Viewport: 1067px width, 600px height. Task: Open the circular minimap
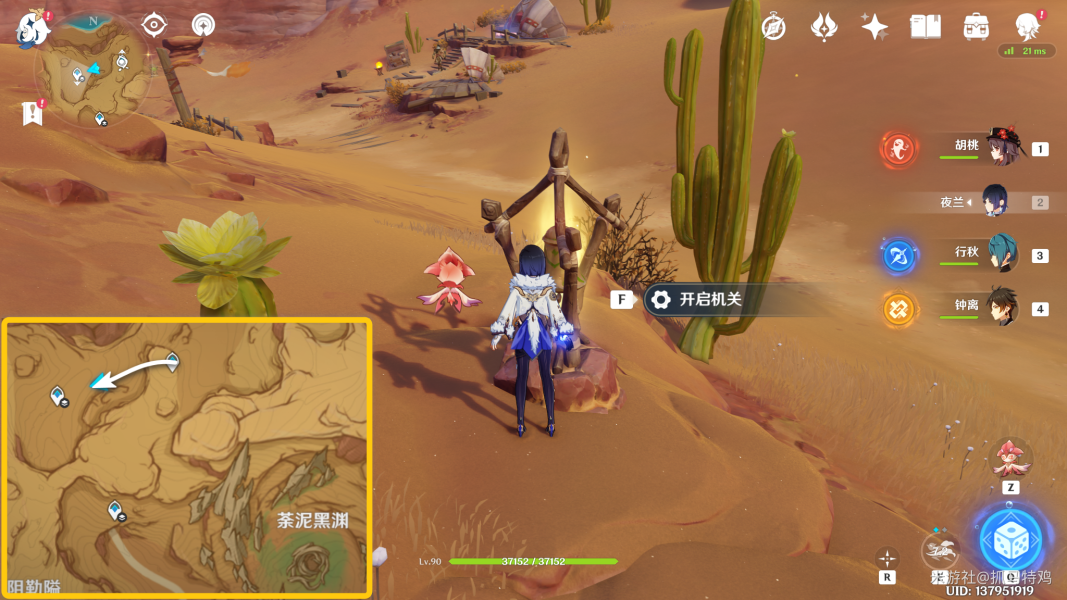[92, 72]
